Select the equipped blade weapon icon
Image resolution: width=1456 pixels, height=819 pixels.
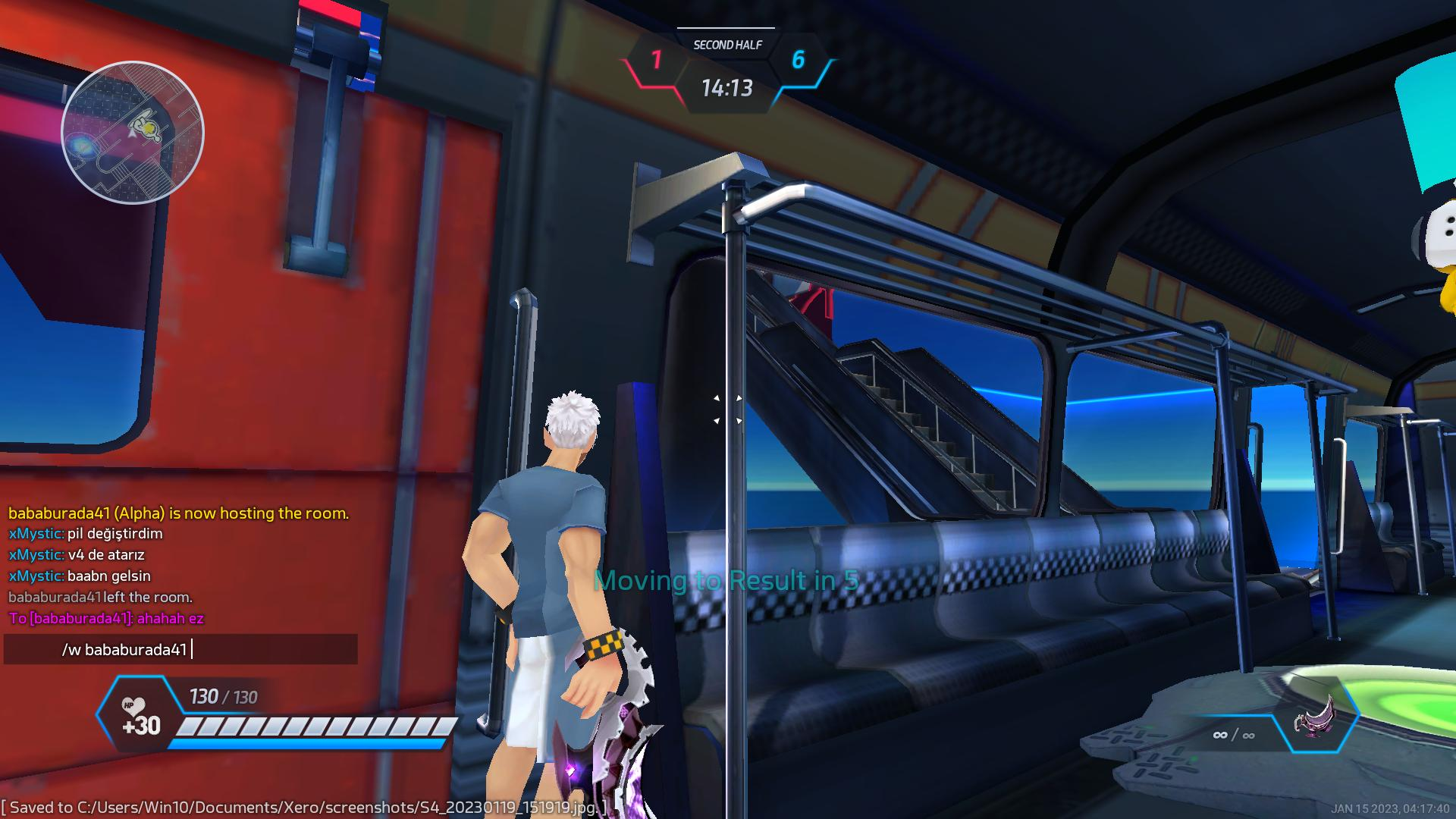(1317, 715)
